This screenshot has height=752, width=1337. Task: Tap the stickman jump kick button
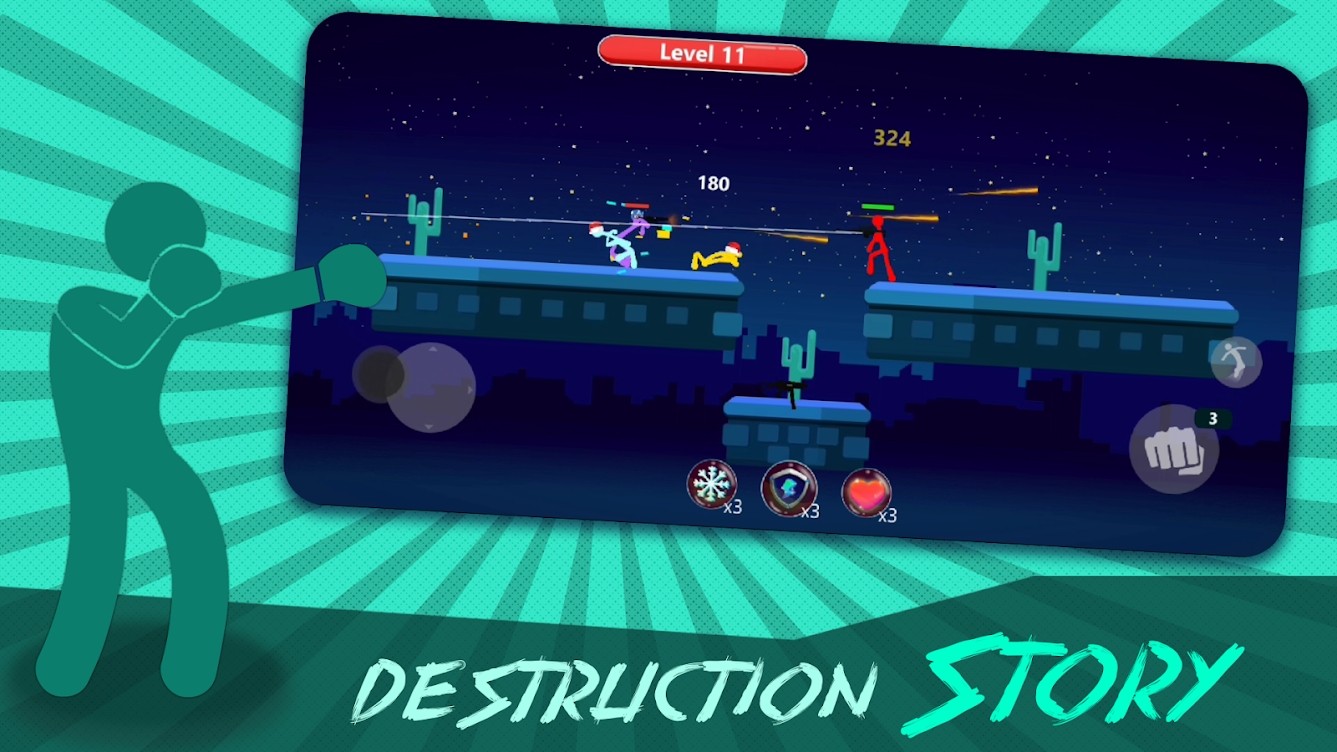pyautogui.click(x=1239, y=362)
